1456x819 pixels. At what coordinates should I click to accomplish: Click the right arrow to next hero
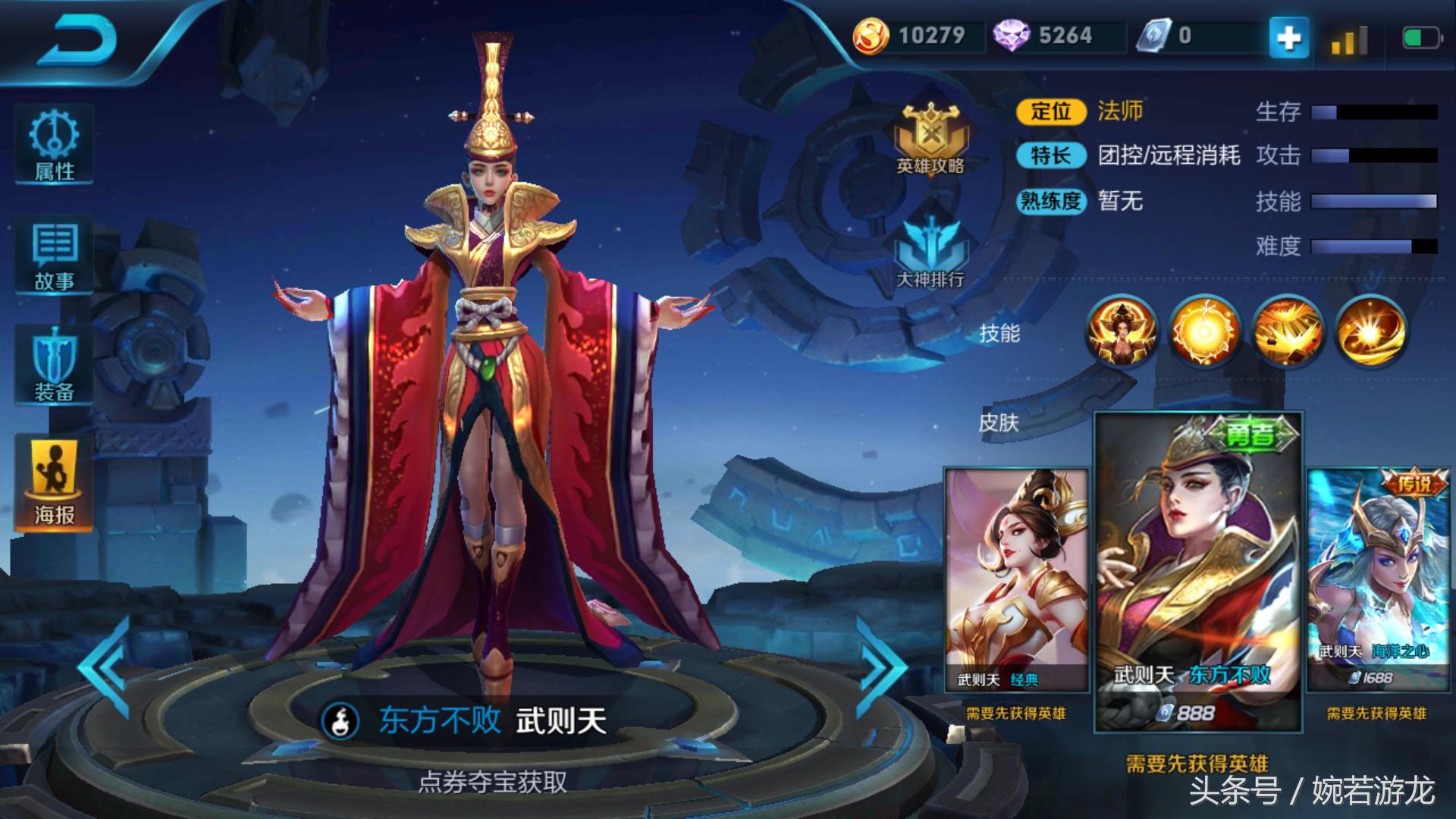click(881, 667)
